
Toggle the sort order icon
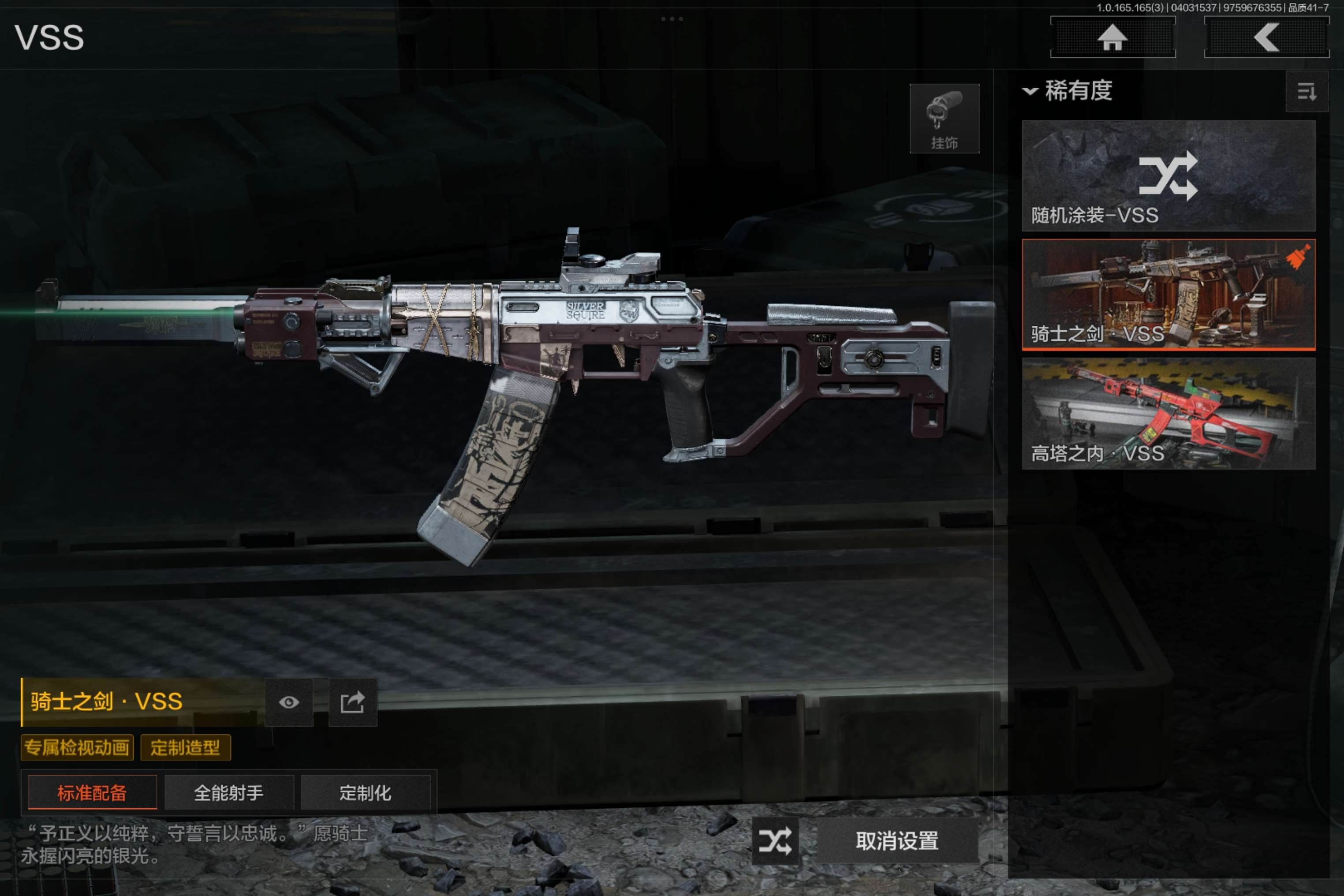click(1306, 91)
